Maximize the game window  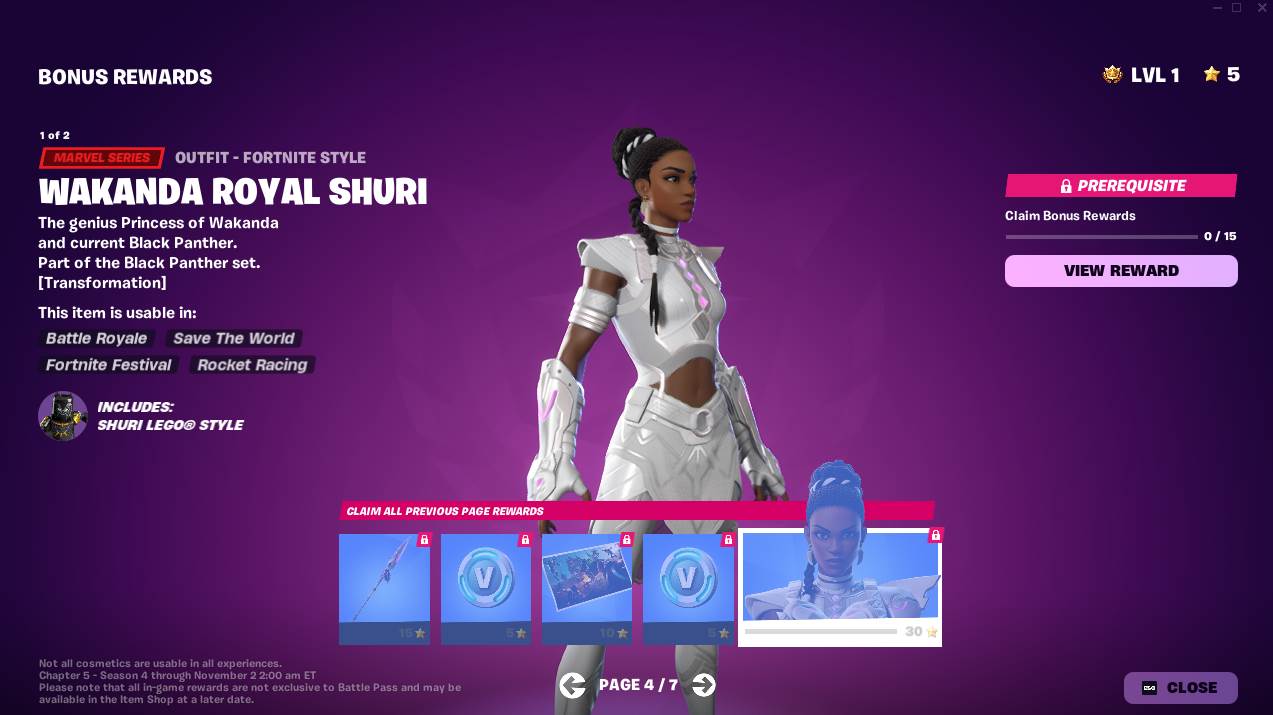(1236, 8)
